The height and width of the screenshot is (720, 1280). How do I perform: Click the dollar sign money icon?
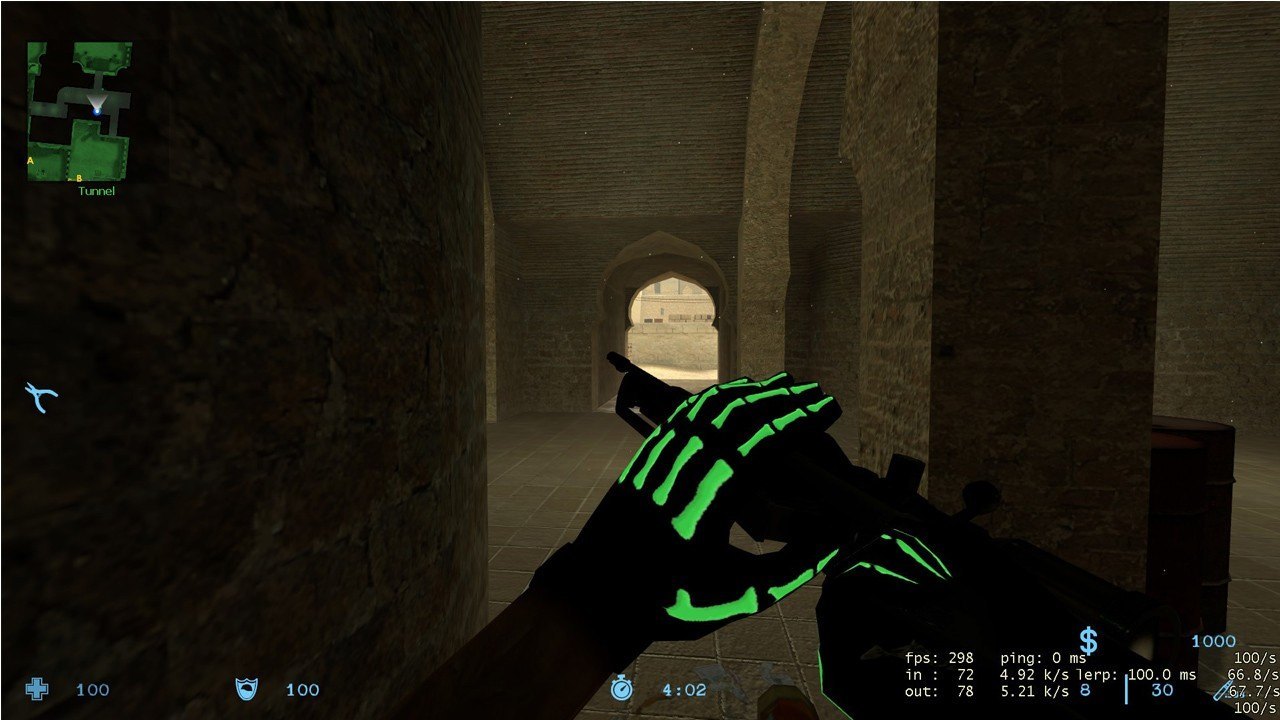point(1088,641)
